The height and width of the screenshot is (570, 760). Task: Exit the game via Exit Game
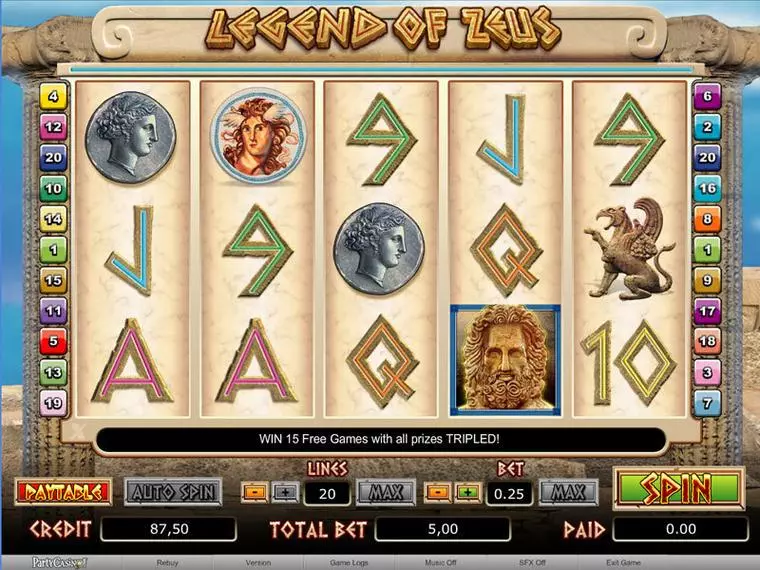pyautogui.click(x=624, y=563)
